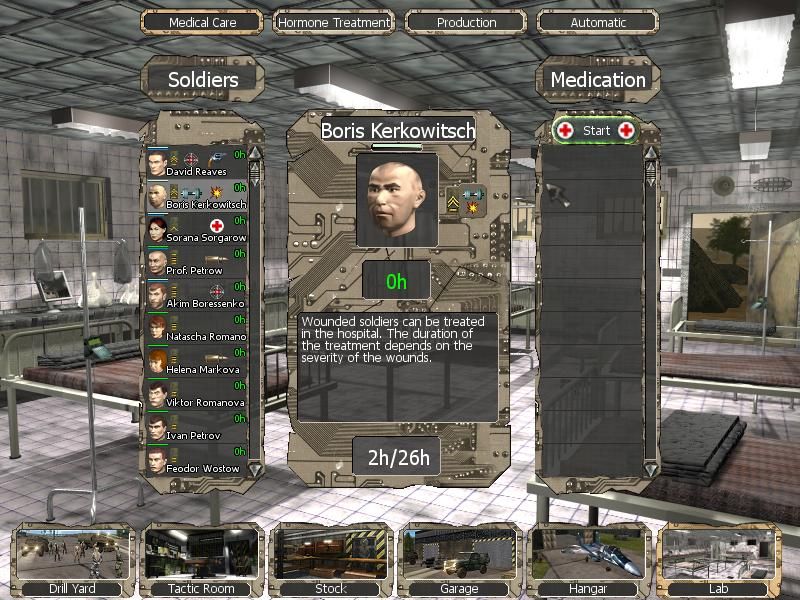The image size is (800, 600).
Task: Select soldier David Reaves
Action: coord(196,162)
